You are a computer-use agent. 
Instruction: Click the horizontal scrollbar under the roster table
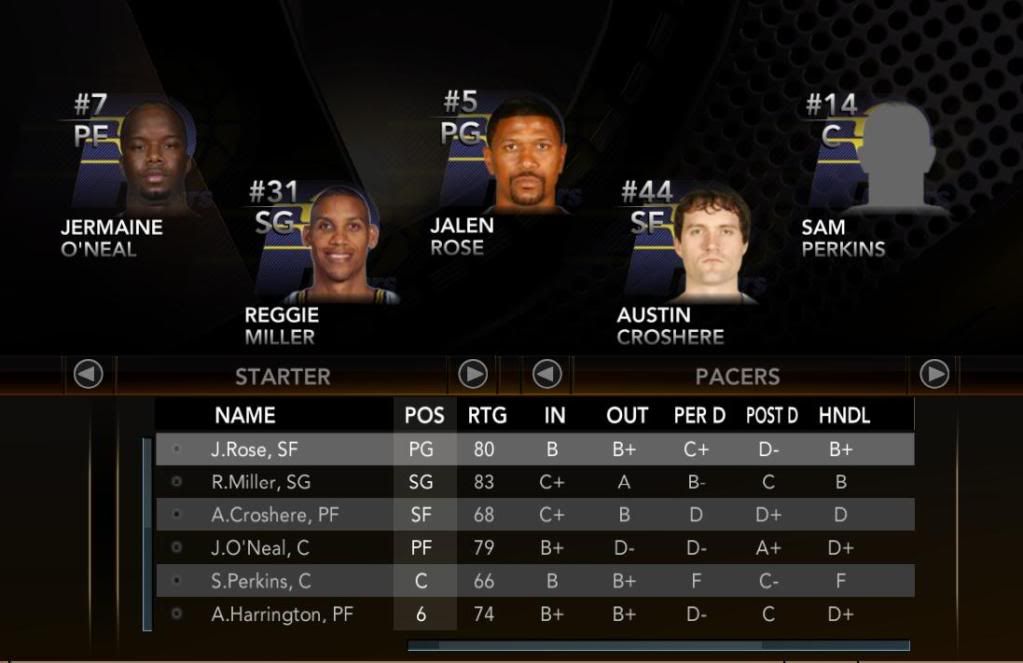(x=658, y=646)
